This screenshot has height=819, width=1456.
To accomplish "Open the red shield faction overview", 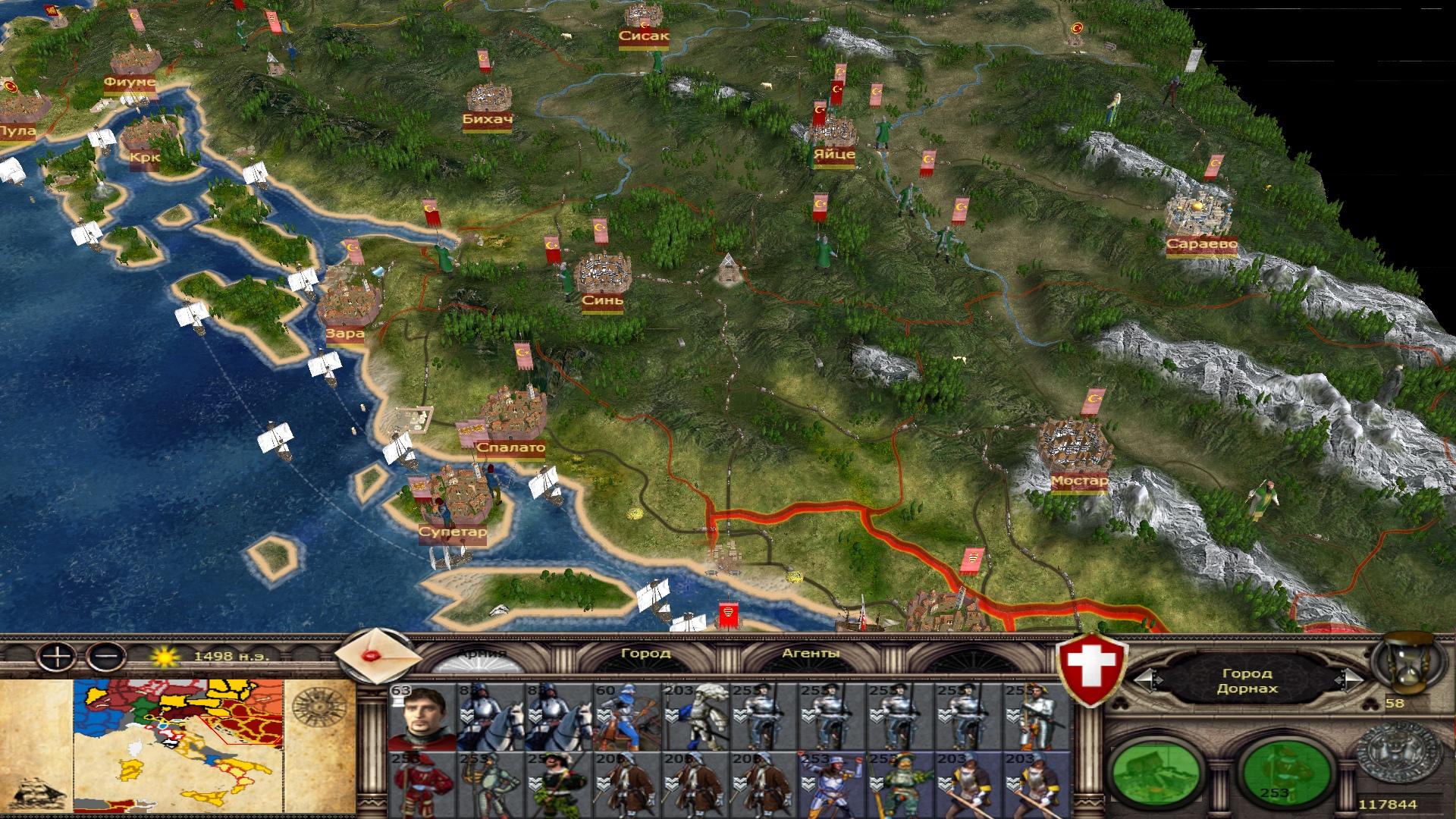I will tap(1093, 668).
